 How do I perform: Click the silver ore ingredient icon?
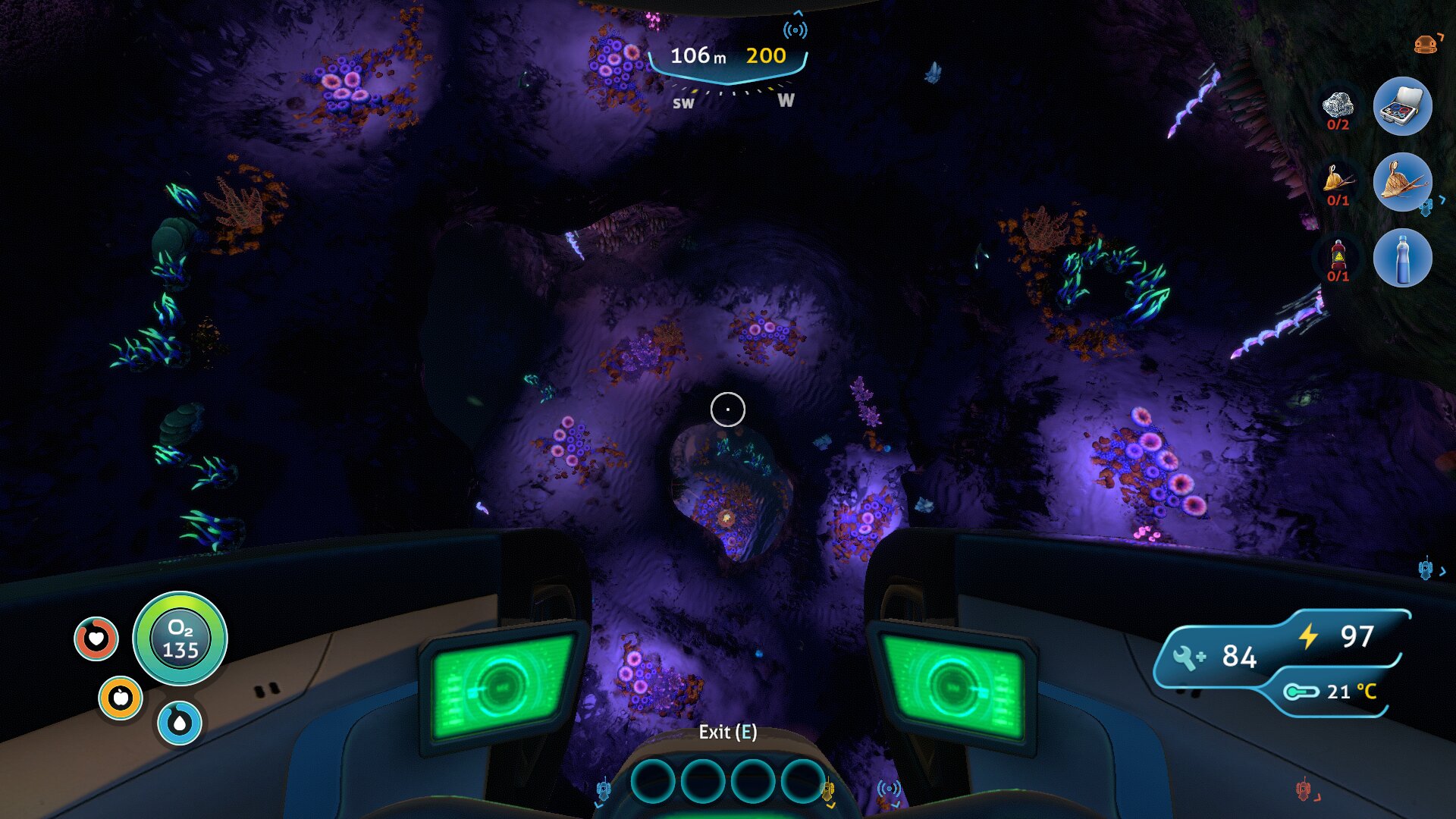(1338, 105)
